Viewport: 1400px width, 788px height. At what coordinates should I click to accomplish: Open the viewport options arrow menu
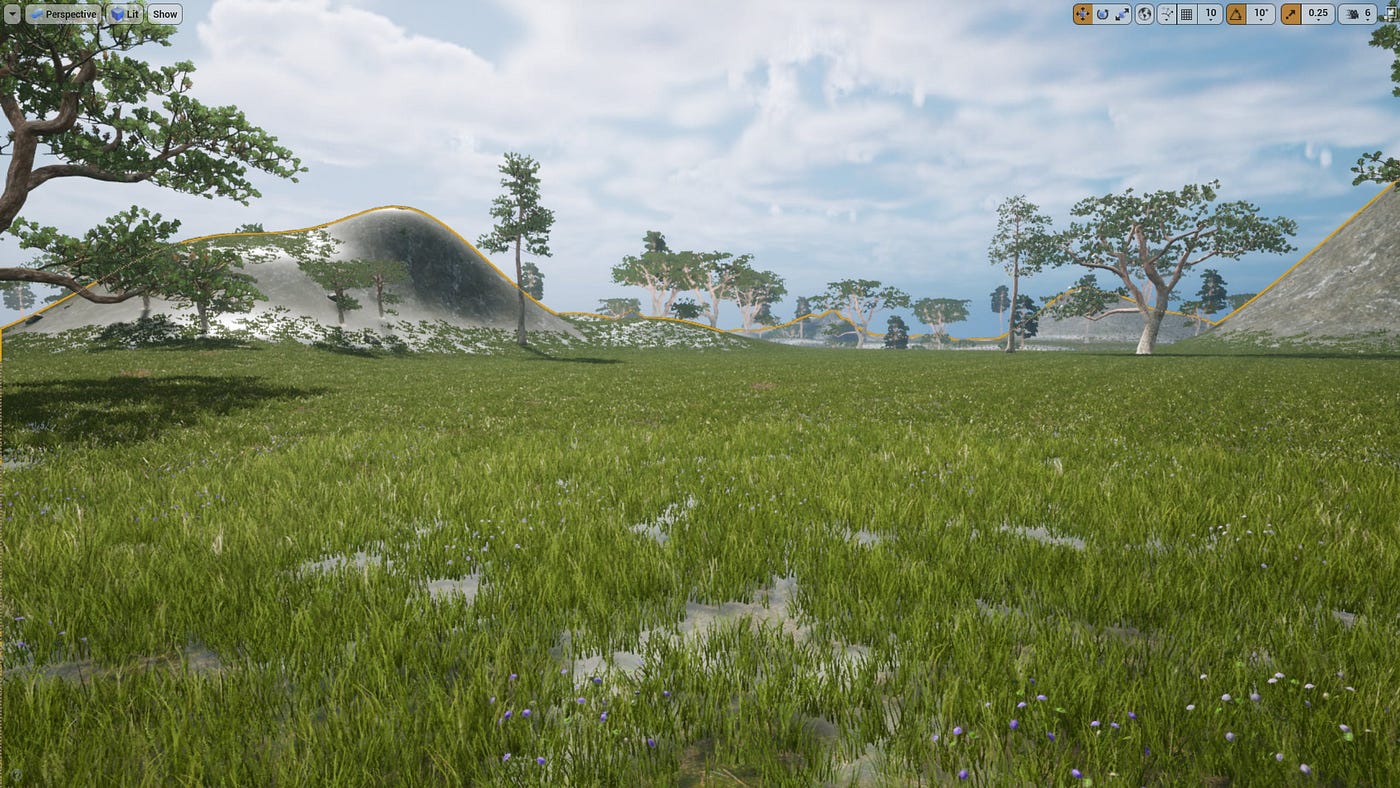[x=13, y=13]
